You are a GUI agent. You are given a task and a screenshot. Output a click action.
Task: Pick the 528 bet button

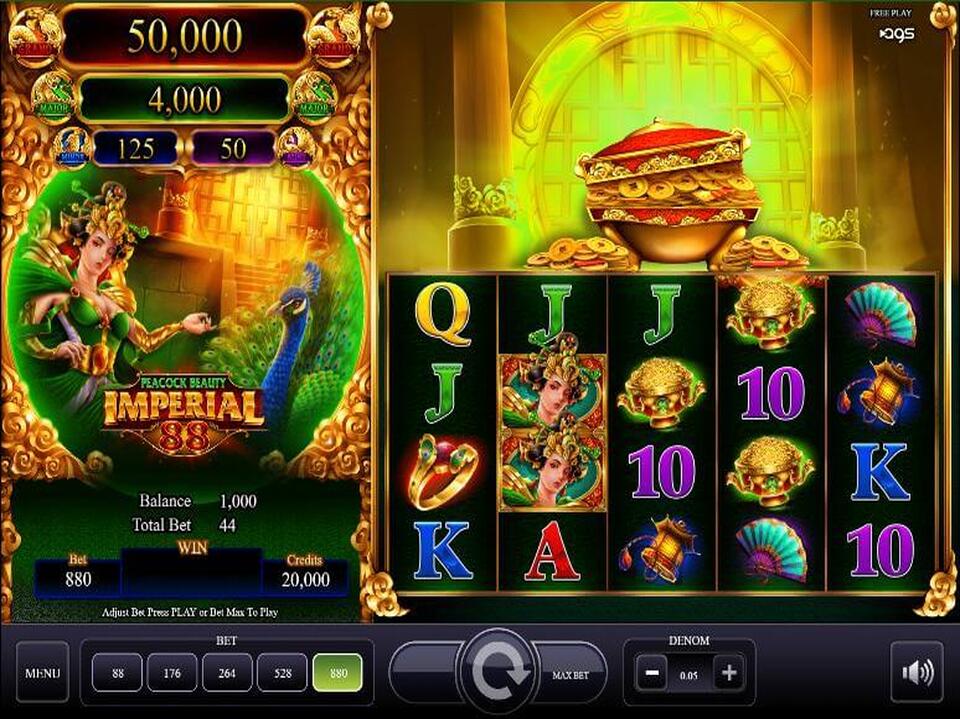click(x=283, y=672)
